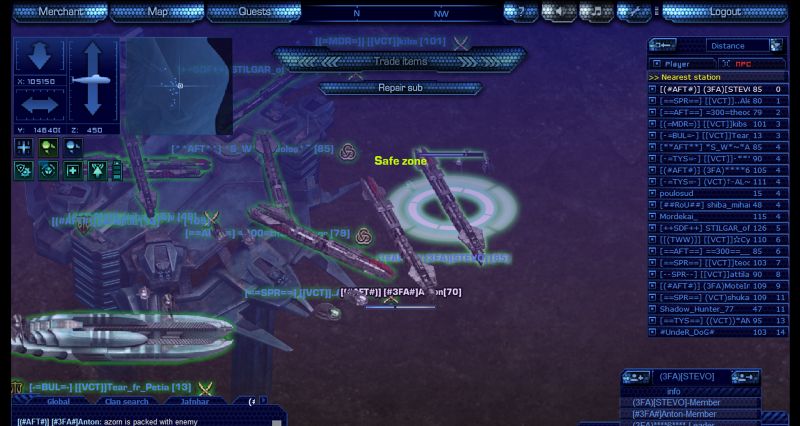Screen dimensions: 800x426
Task: Select the Repair sub option
Action: pyautogui.click(x=400, y=88)
